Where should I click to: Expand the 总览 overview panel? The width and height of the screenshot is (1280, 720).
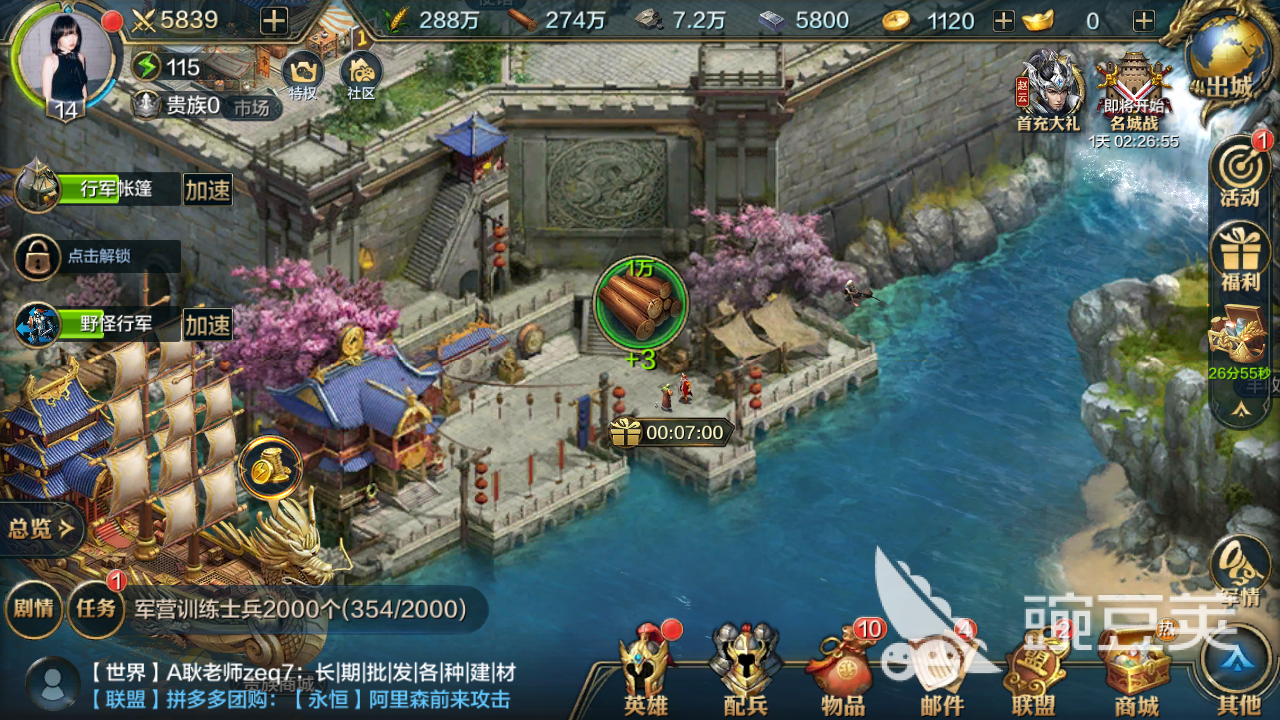tap(41, 529)
